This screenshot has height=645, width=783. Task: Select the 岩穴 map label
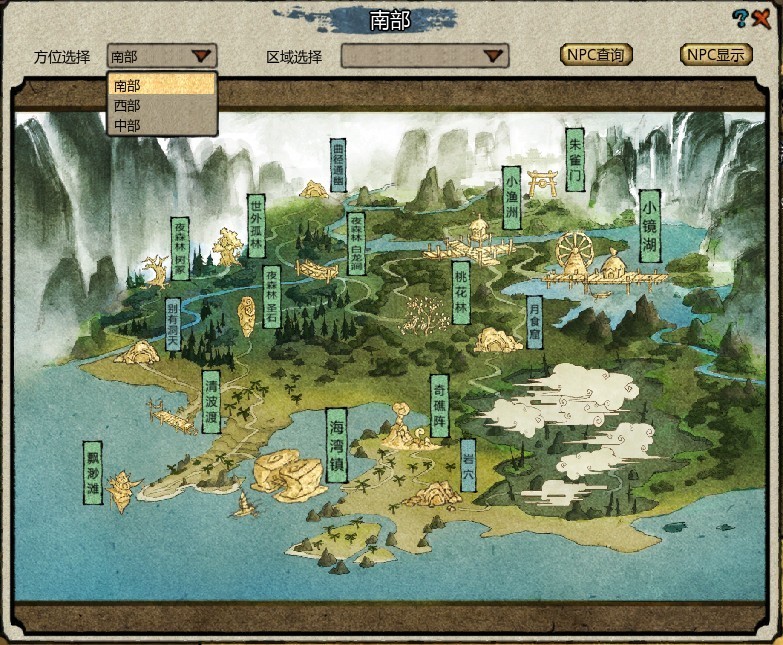point(468,466)
